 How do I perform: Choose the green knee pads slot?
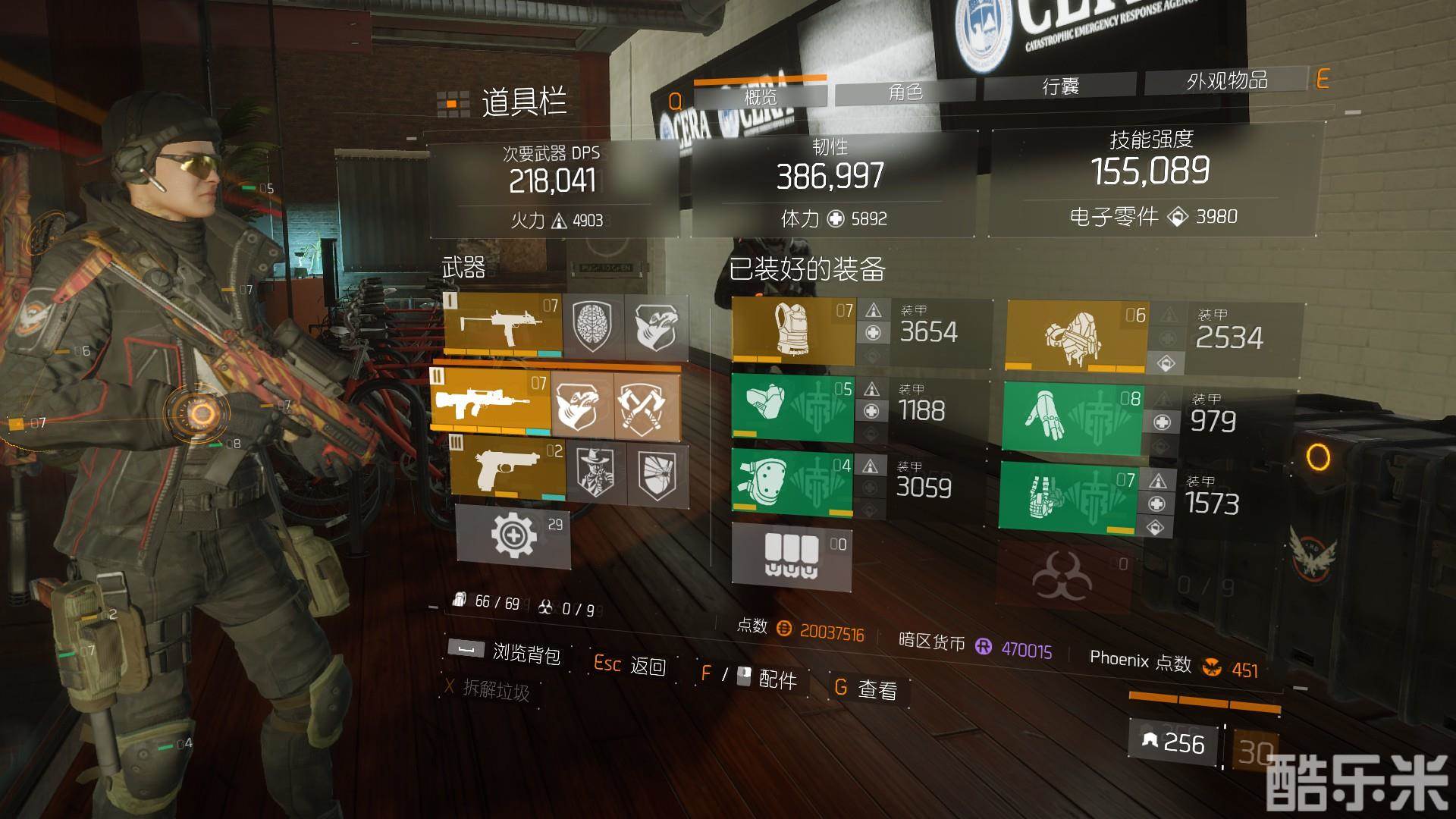(x=792, y=482)
